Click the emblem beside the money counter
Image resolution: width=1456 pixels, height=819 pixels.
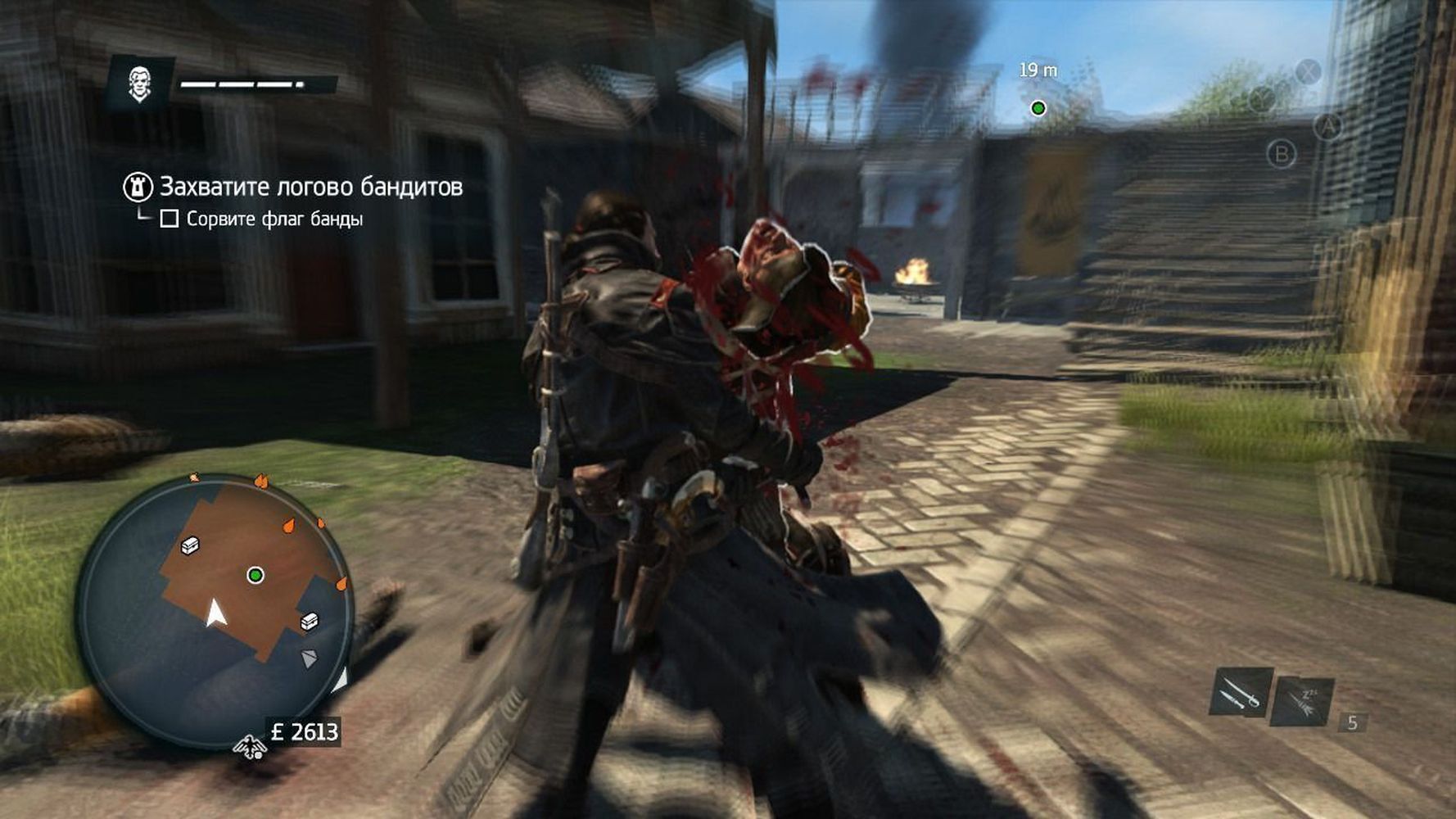click(249, 745)
